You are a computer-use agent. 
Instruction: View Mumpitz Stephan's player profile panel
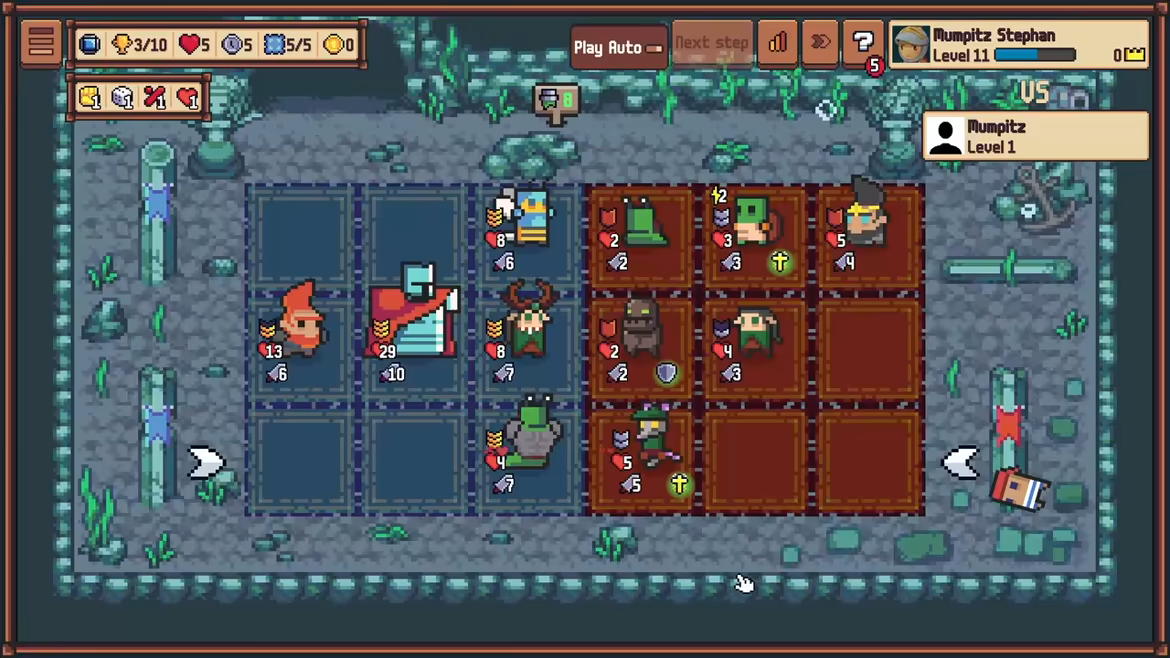(x=1018, y=45)
